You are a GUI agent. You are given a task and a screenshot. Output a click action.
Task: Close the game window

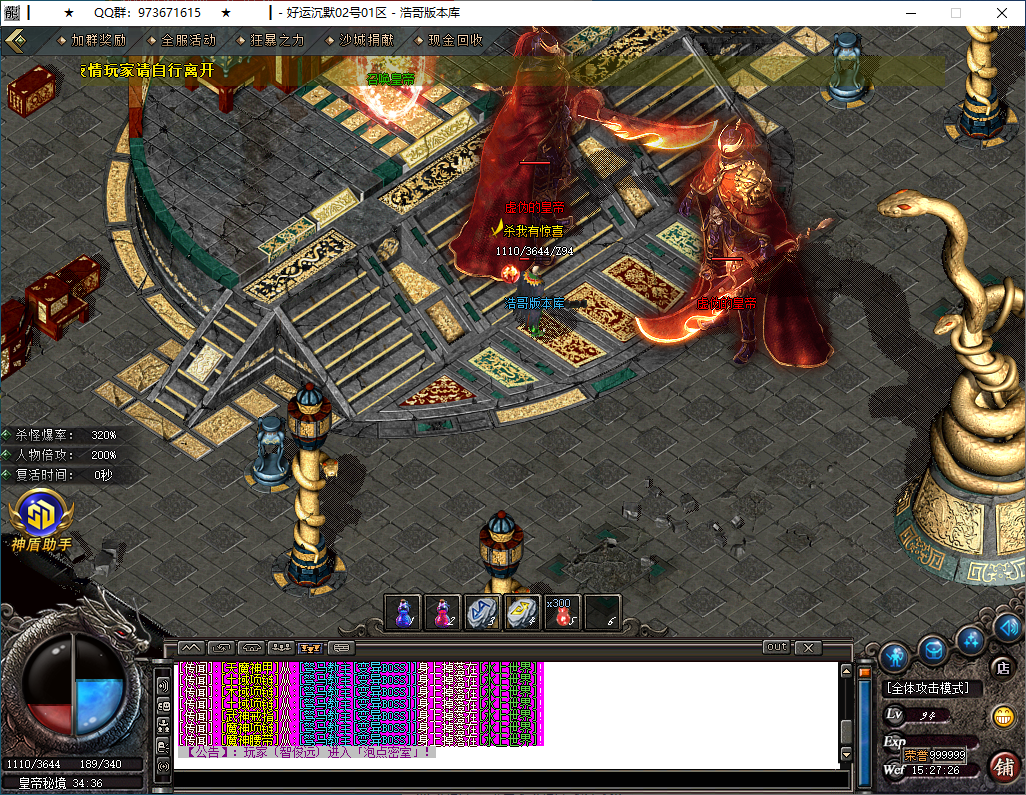tap(1002, 13)
